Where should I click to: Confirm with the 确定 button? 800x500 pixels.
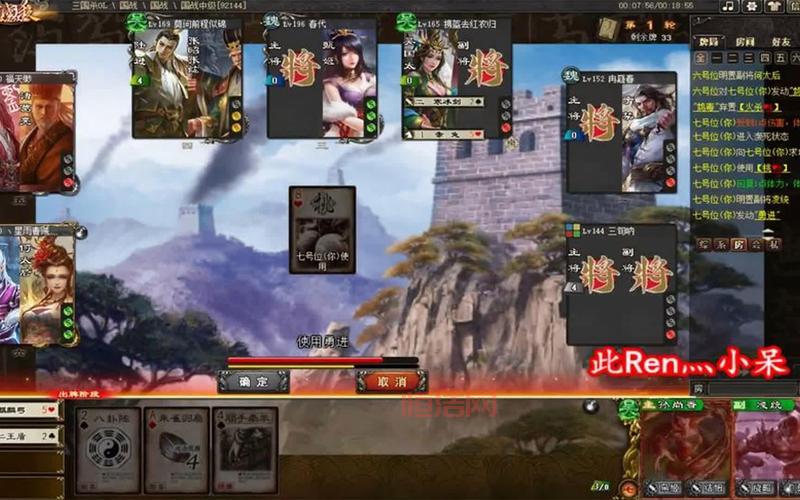(x=253, y=381)
